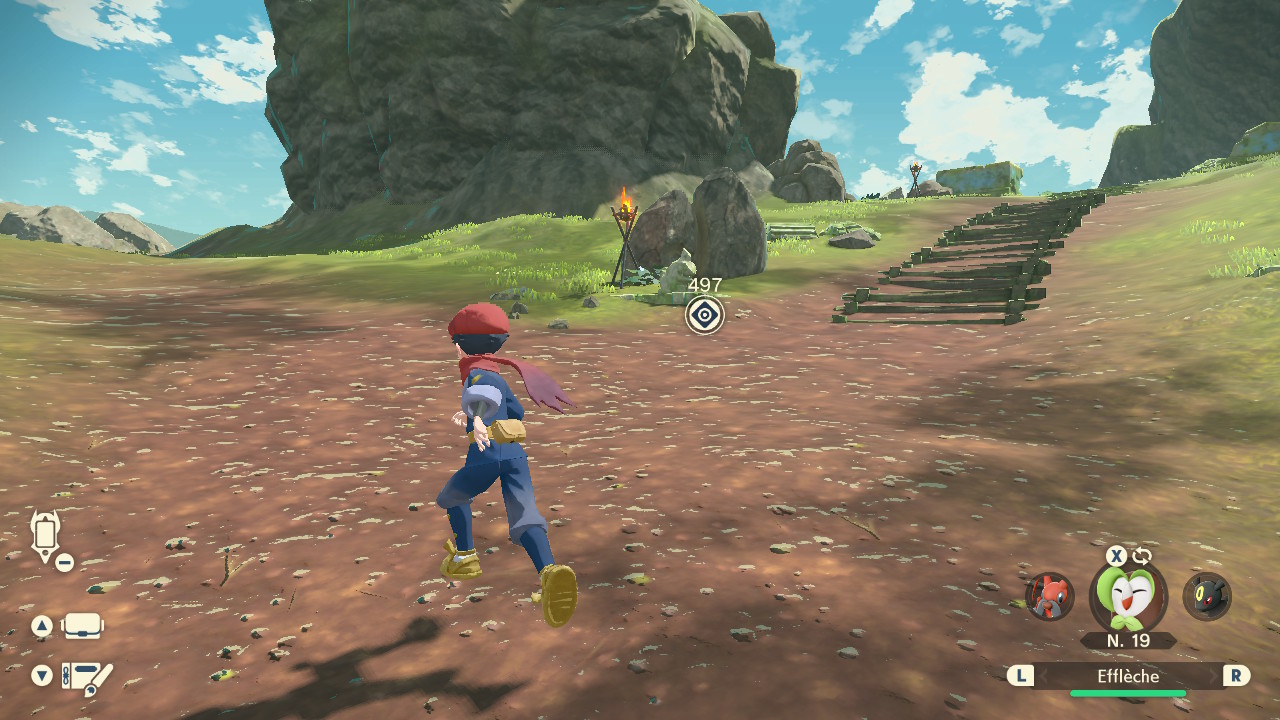Select the black Umbreon portrait
Image resolution: width=1280 pixels, height=720 pixels.
click(x=1206, y=596)
